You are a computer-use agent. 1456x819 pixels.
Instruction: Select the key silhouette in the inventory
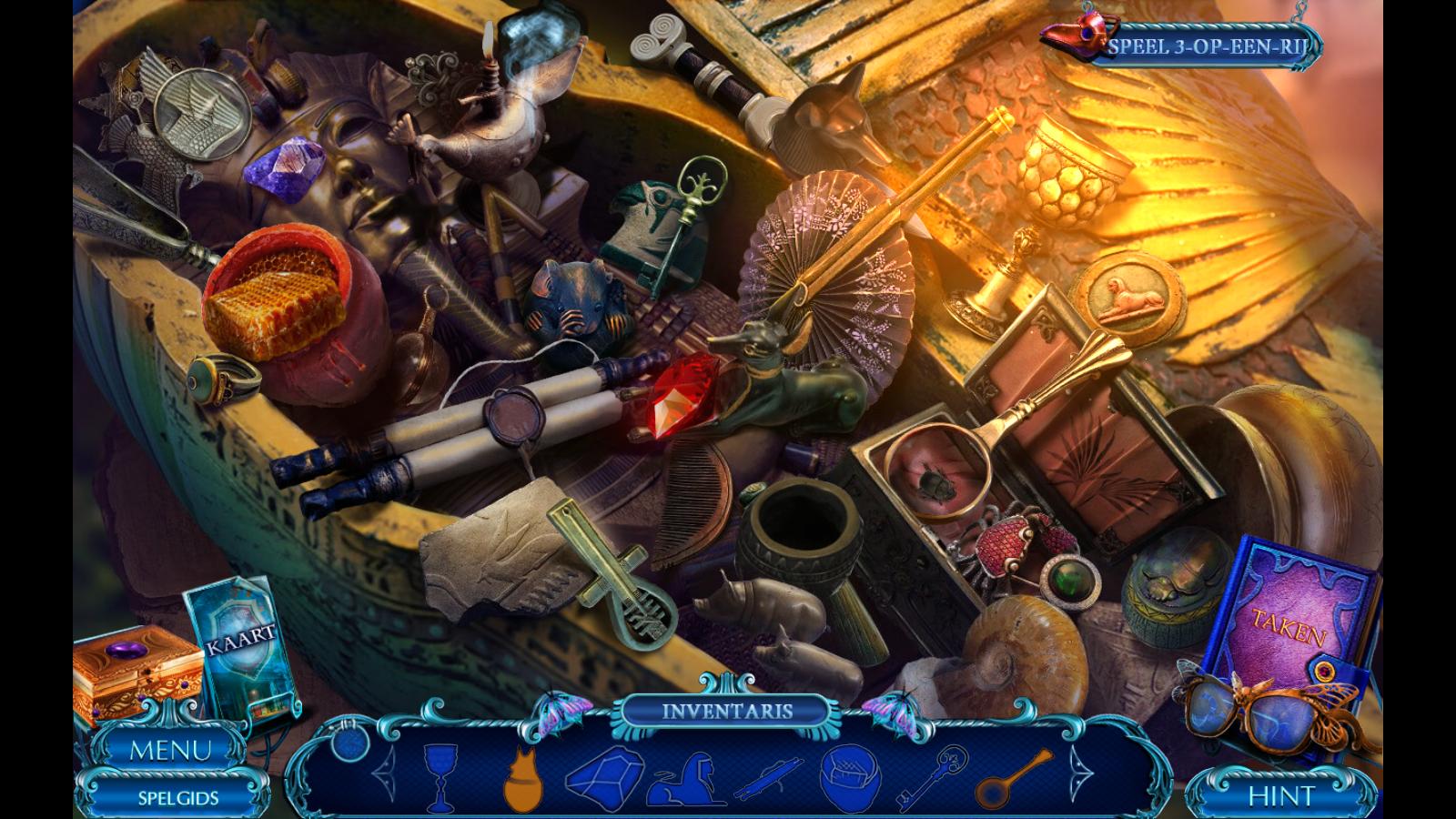pos(934,776)
